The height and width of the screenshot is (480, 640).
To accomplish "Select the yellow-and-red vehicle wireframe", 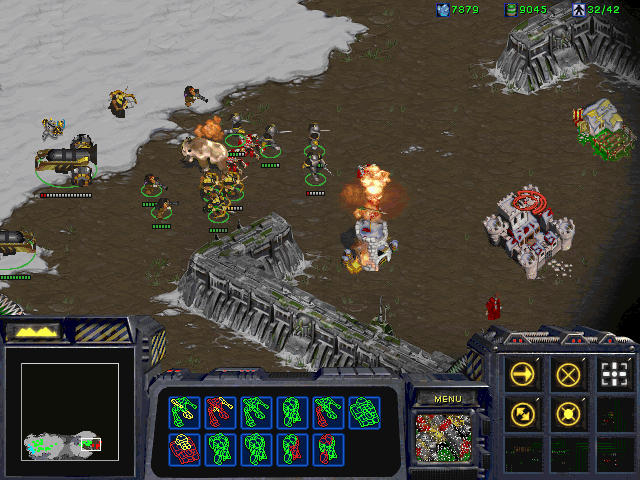I will [184, 449].
